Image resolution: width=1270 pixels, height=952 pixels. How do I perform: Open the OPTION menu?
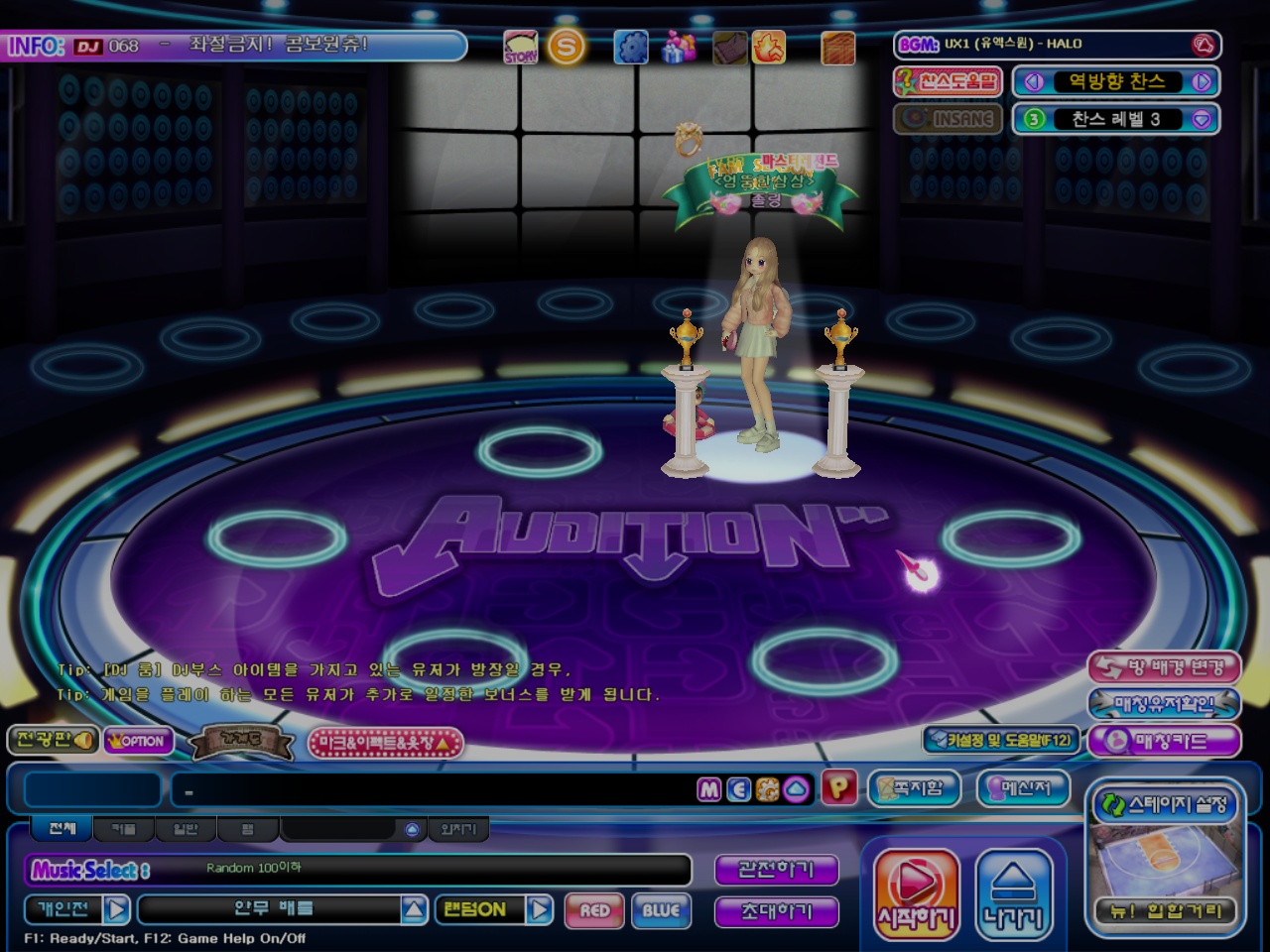tap(138, 741)
